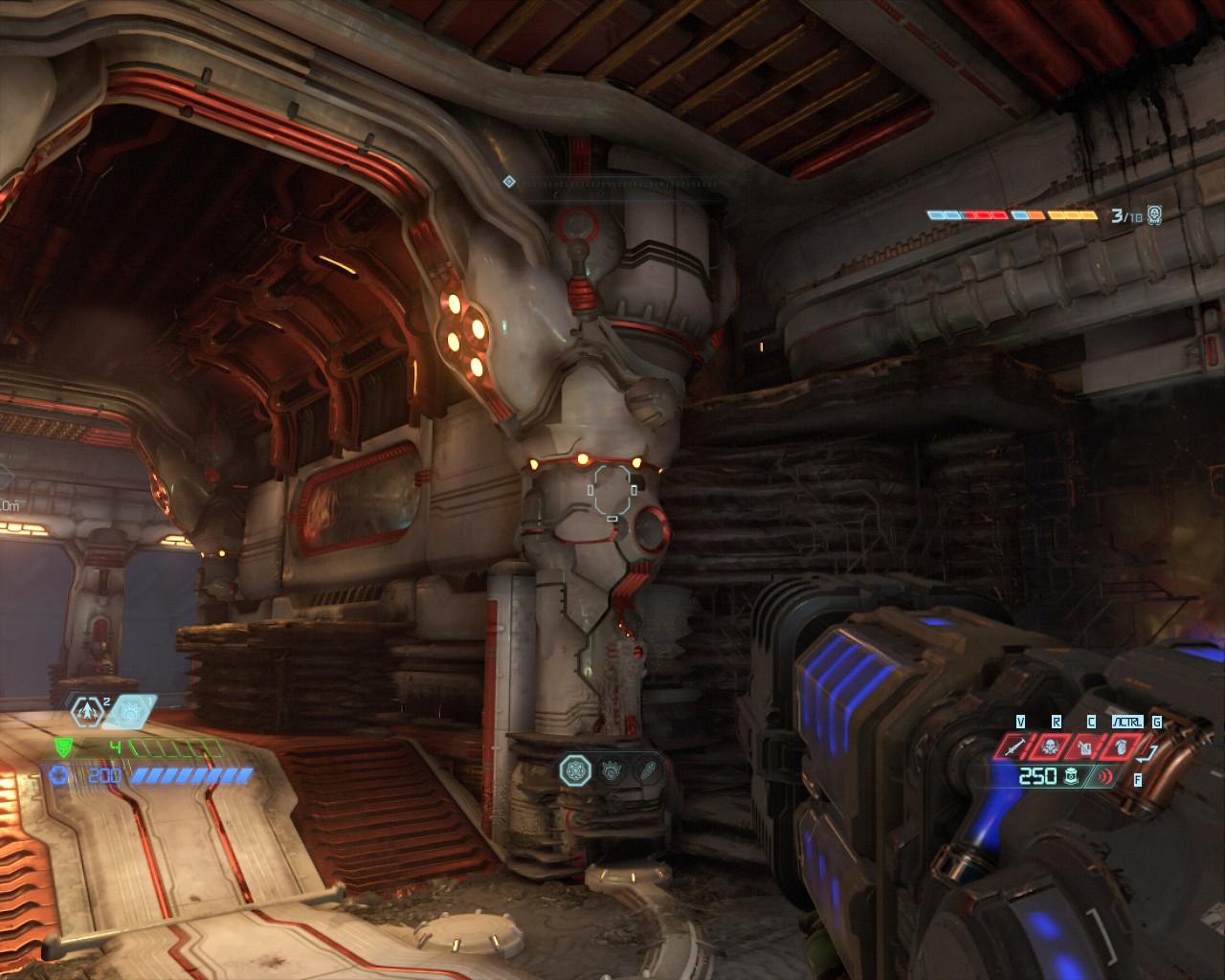Trigger the grenade launcher equipment icon
This screenshot has width=1225, height=980.
coord(1120,746)
